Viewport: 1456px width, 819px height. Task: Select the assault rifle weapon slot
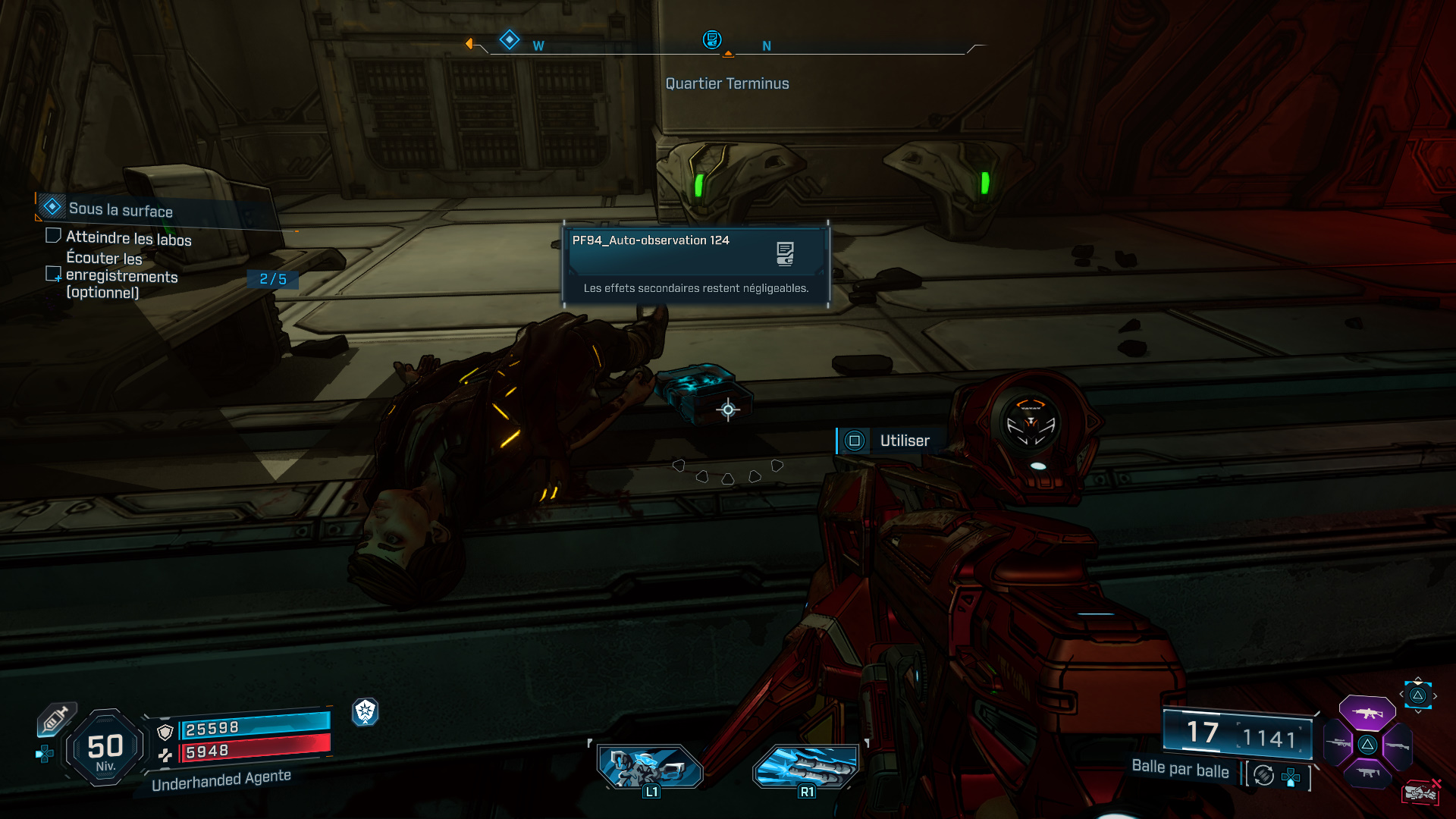click(1367, 713)
